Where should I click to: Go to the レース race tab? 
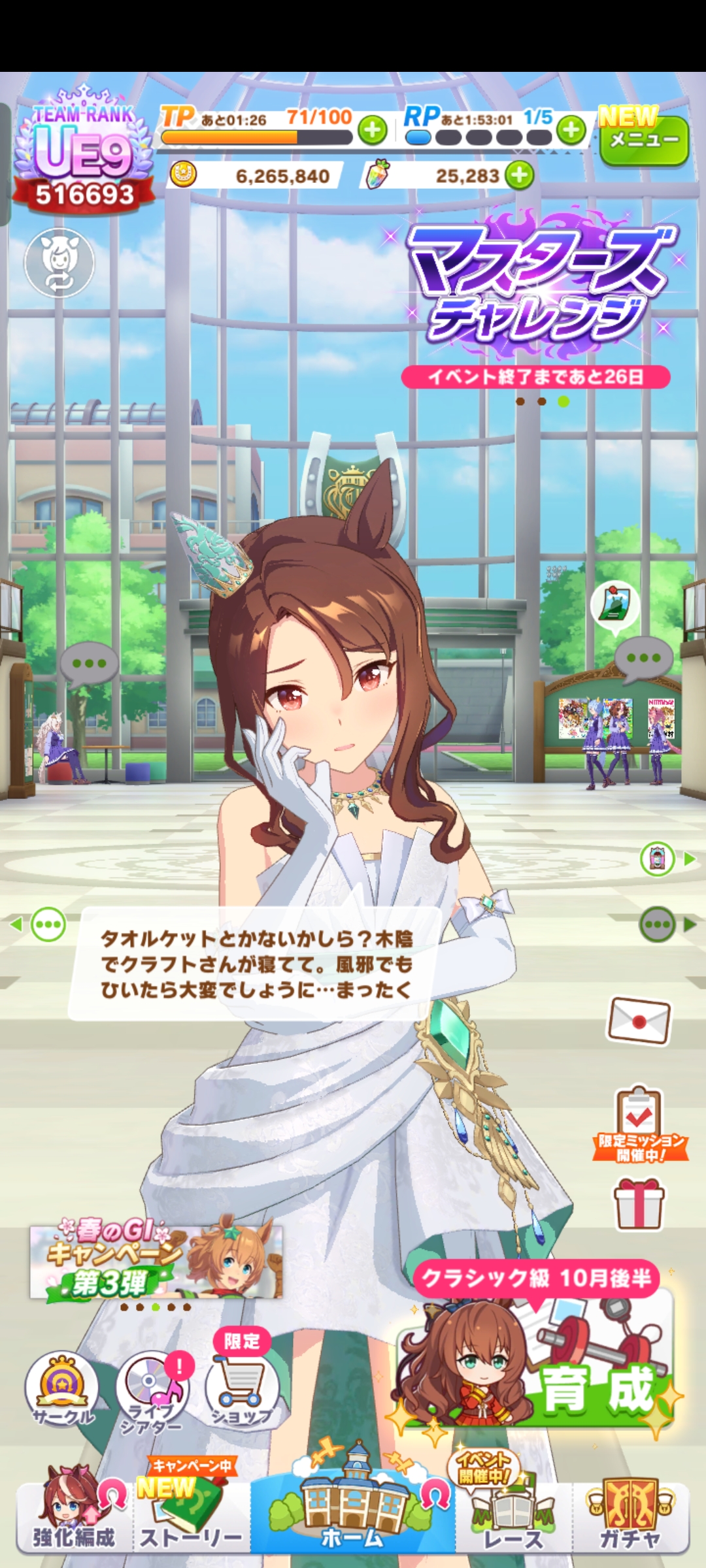[513, 1516]
